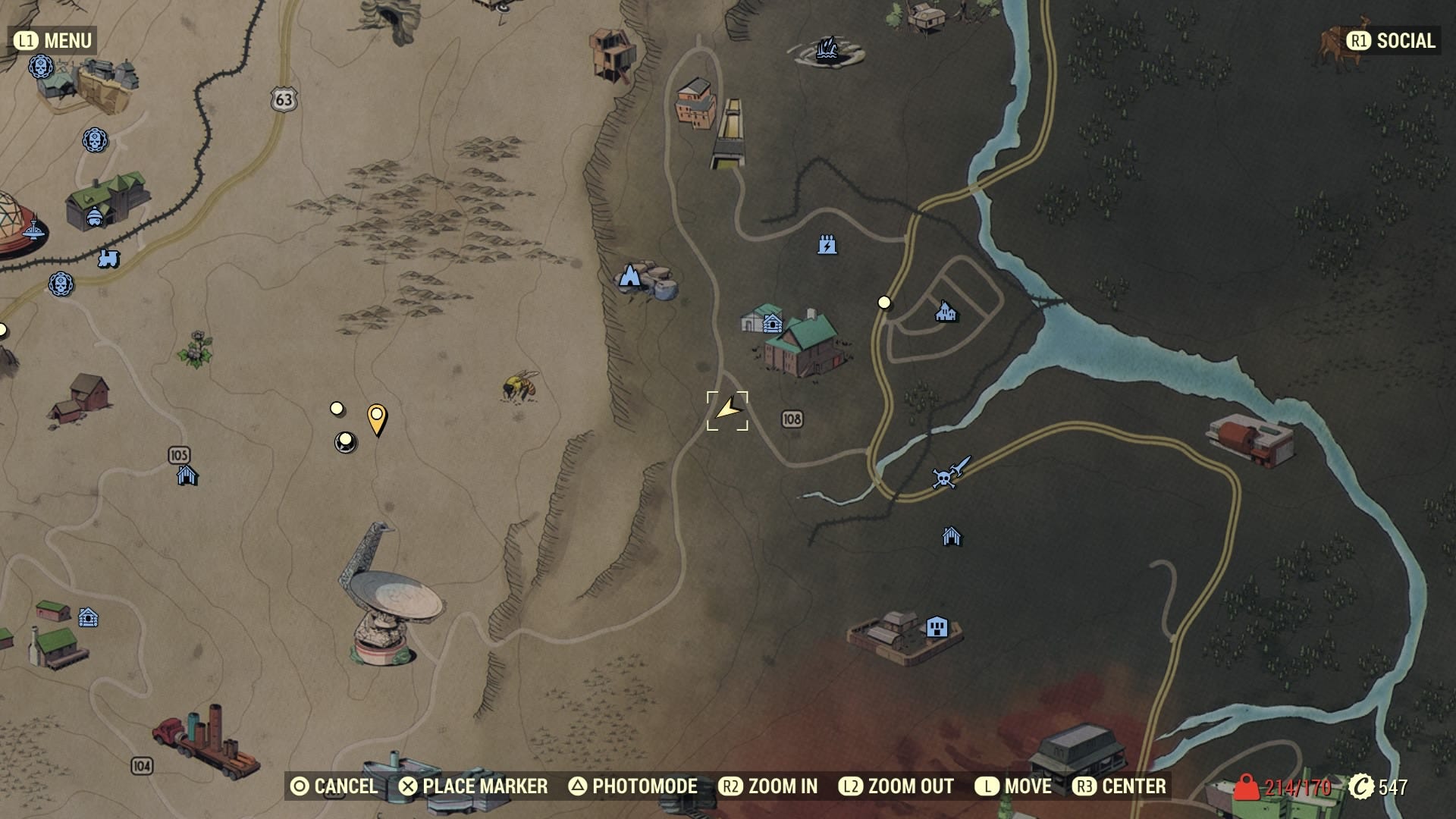Select the cave icon by the boulders
The height and width of the screenshot is (819, 1456).
630,277
